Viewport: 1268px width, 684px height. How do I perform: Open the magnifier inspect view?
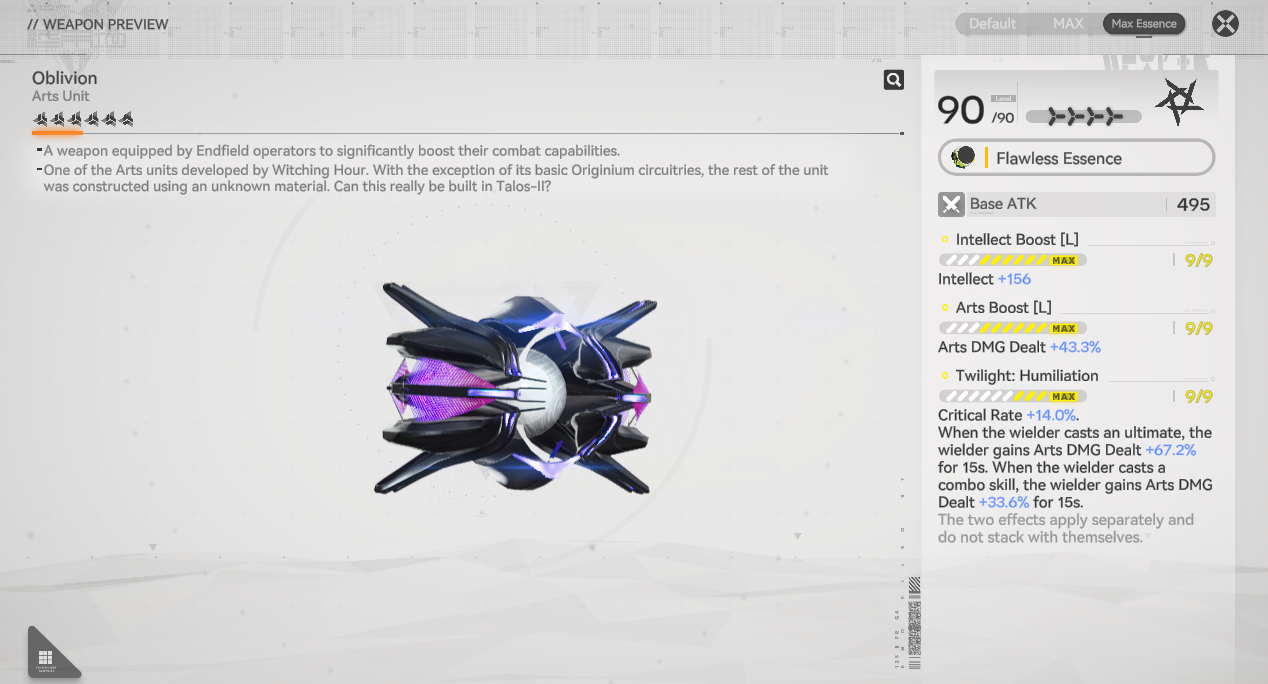click(x=894, y=80)
